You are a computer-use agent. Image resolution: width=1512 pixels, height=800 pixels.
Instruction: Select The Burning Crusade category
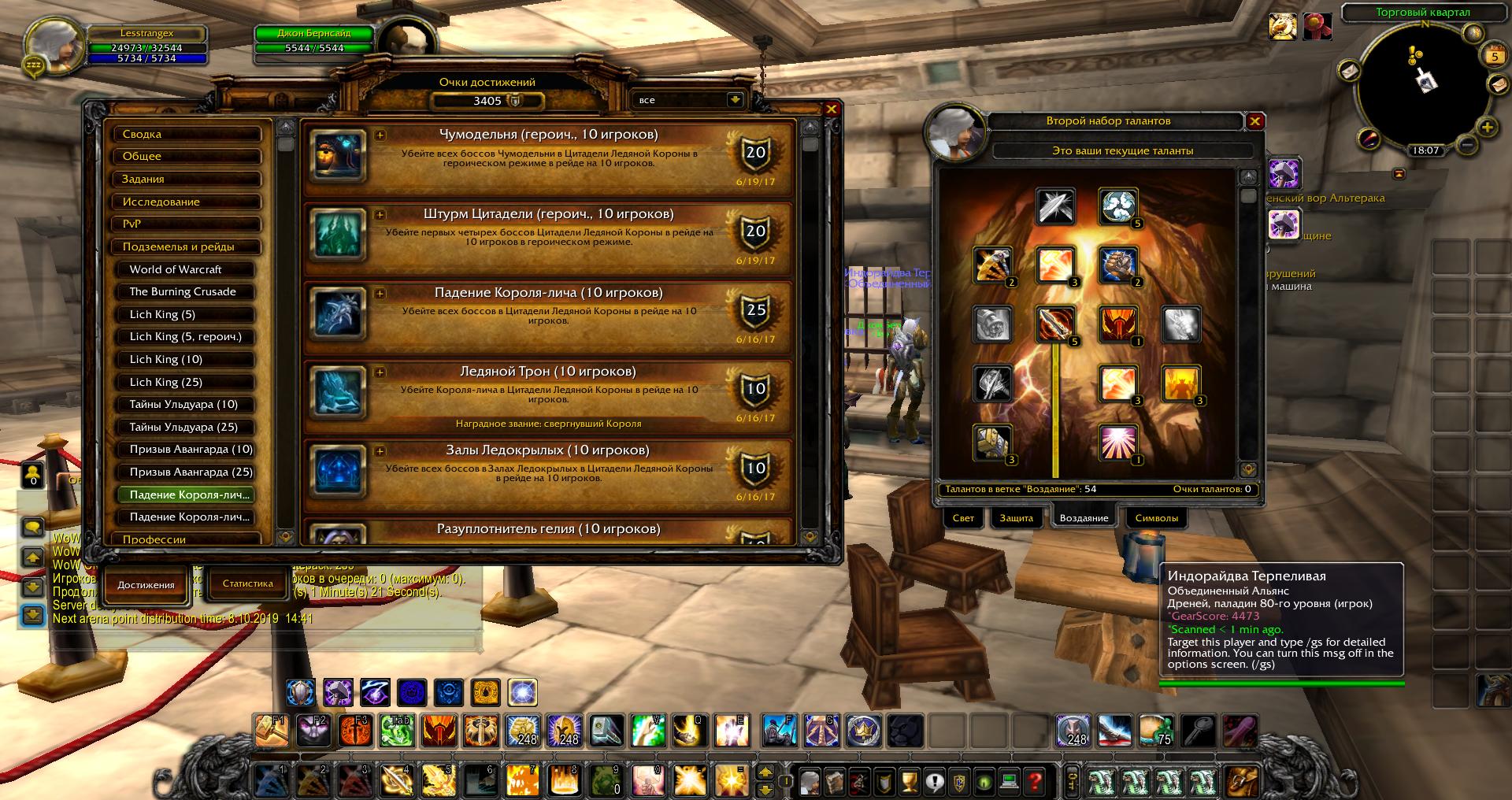[x=187, y=291]
